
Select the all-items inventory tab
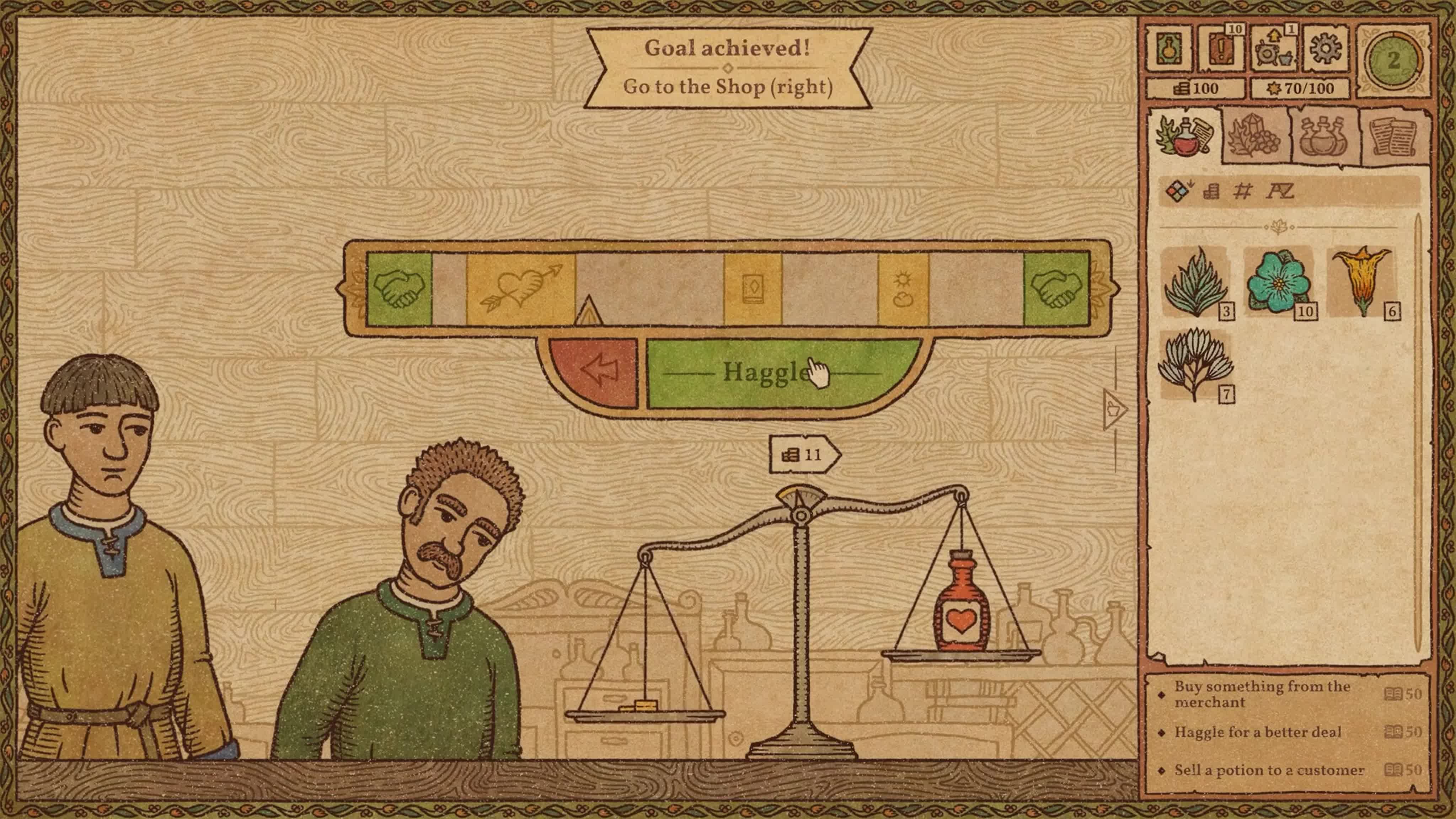pos(1185,136)
